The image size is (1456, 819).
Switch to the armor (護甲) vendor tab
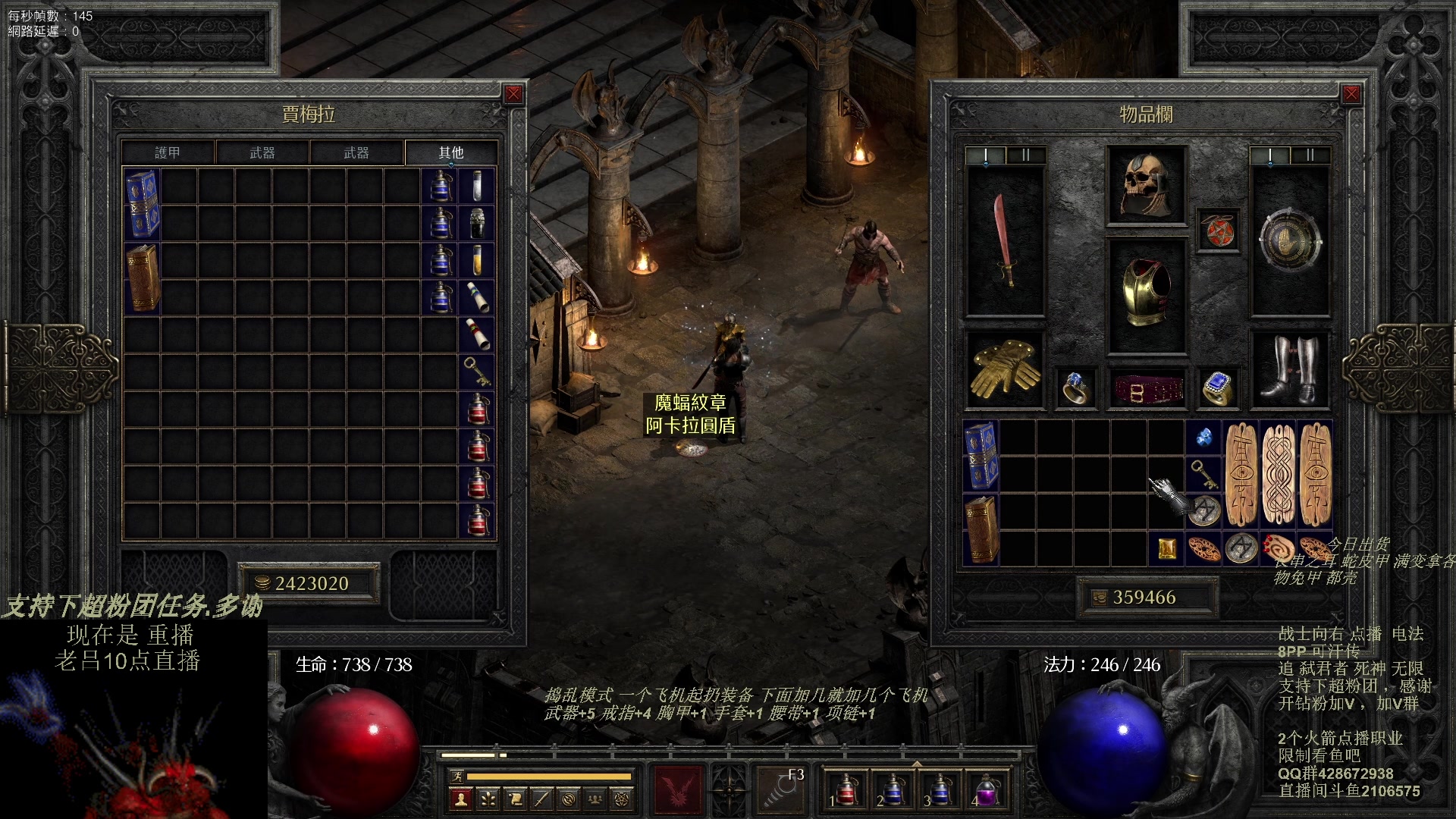point(168,152)
